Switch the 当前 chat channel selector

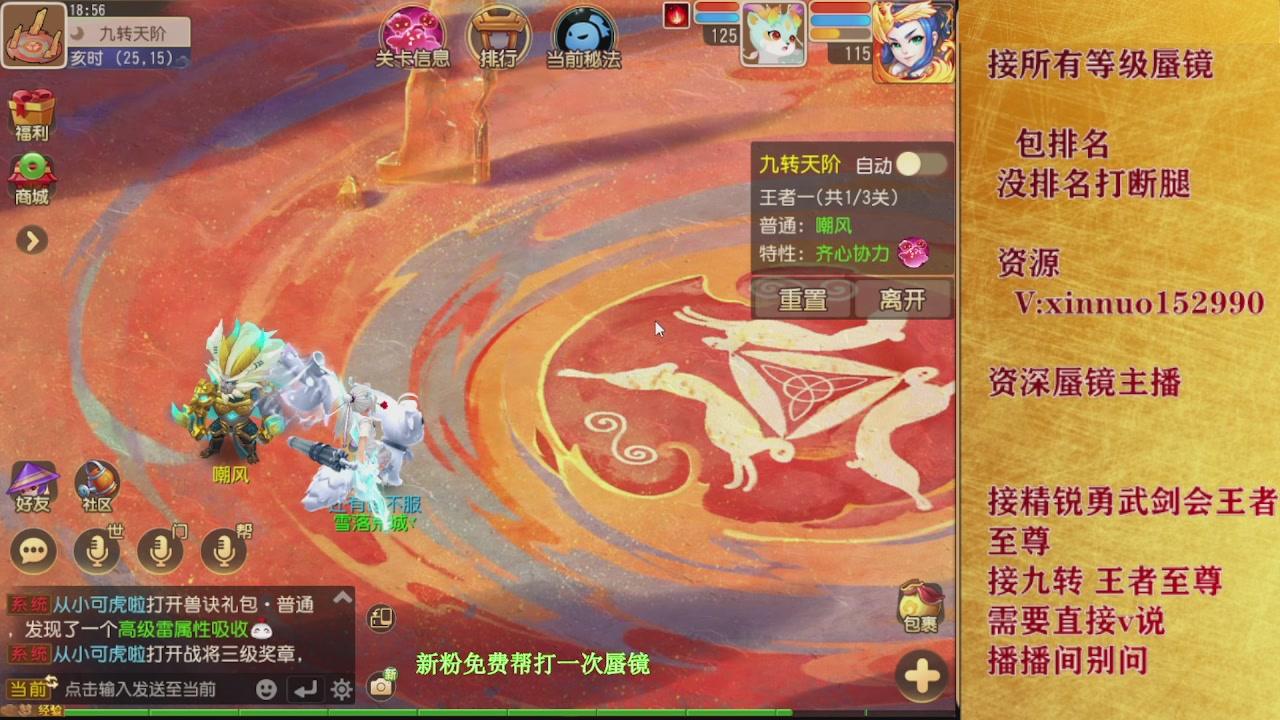[x=26, y=689]
